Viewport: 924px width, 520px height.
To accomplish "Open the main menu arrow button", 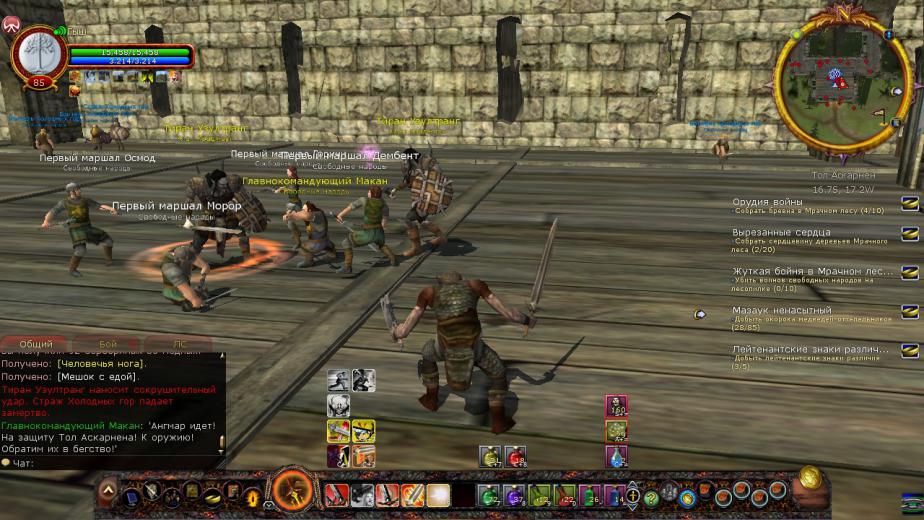I will pos(108,493).
